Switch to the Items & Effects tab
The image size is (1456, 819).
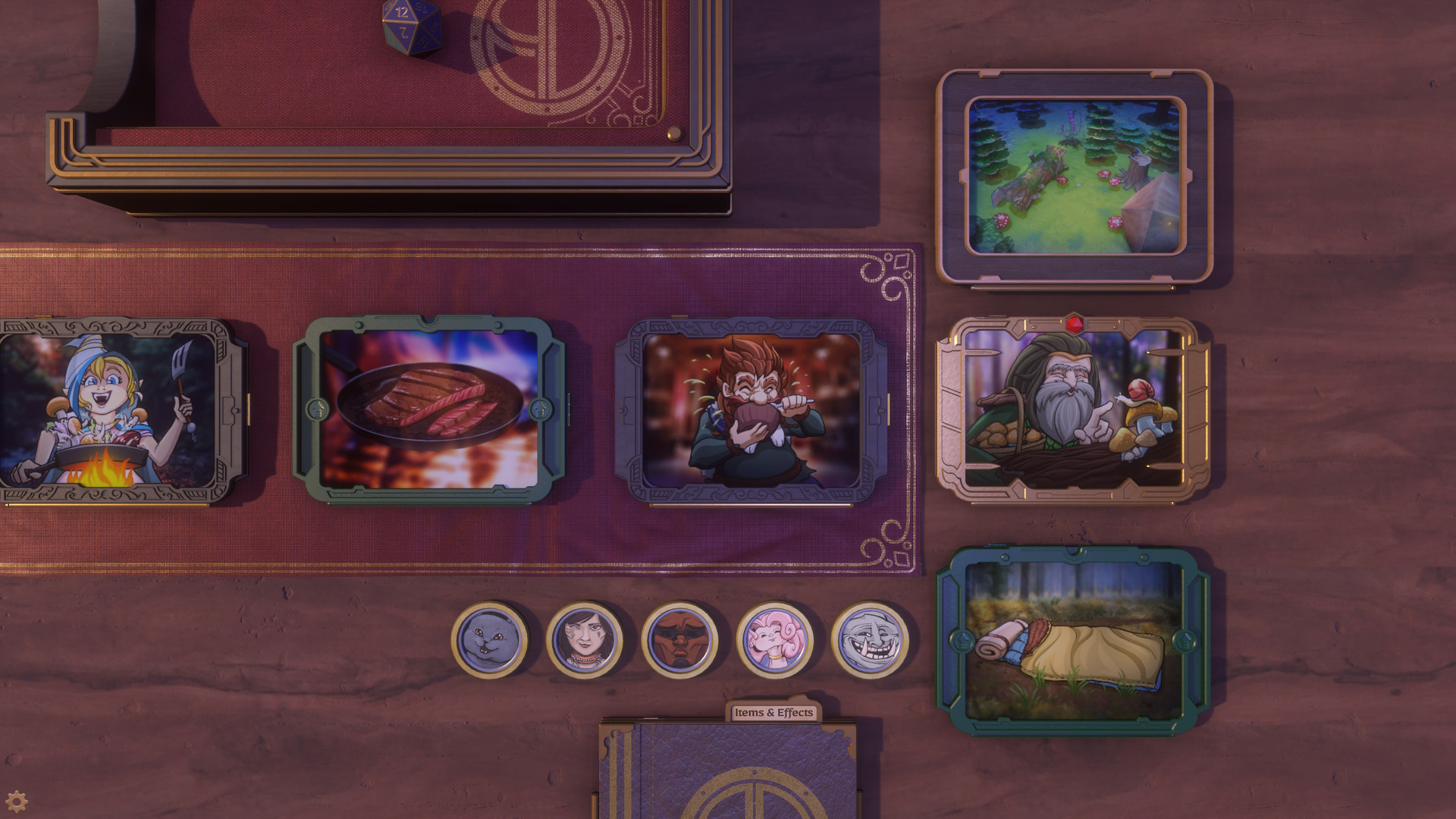[x=773, y=713]
